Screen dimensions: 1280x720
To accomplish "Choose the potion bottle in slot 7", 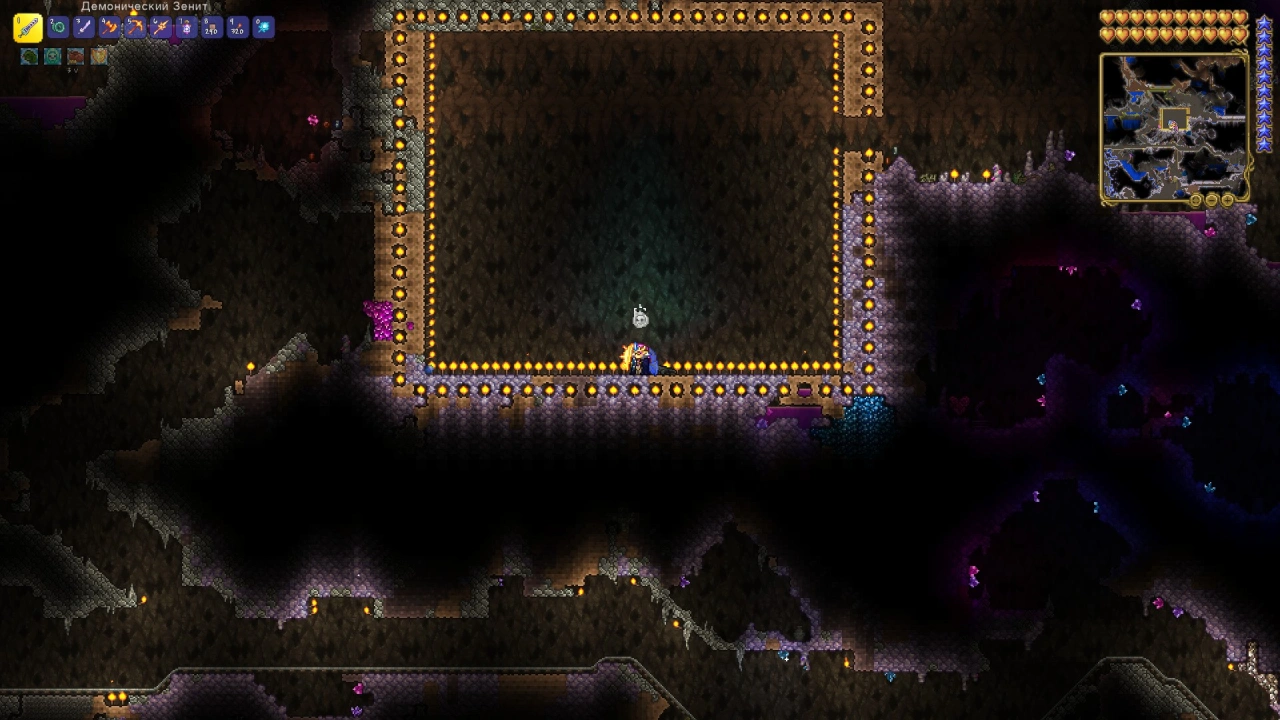I will coord(186,28).
